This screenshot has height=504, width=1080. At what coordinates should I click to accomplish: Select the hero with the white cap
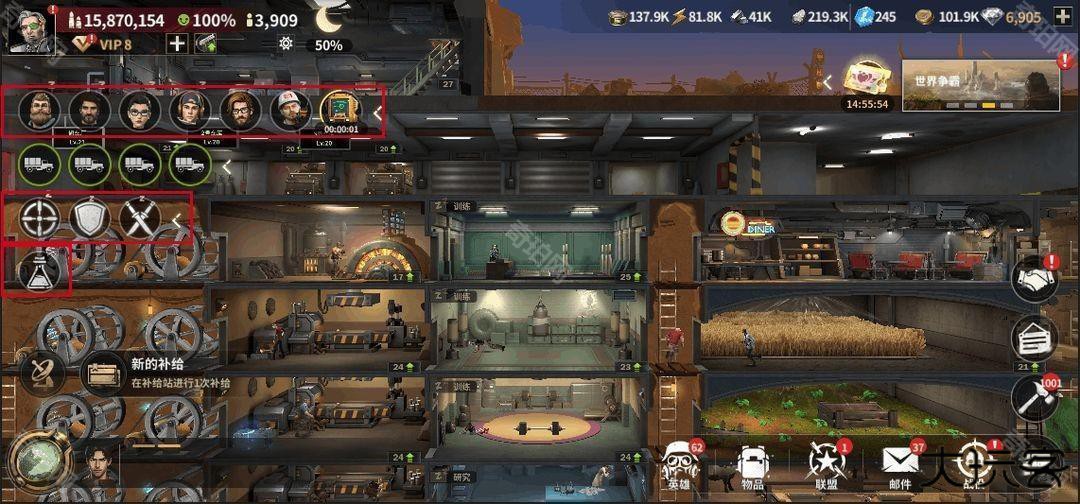[290, 110]
